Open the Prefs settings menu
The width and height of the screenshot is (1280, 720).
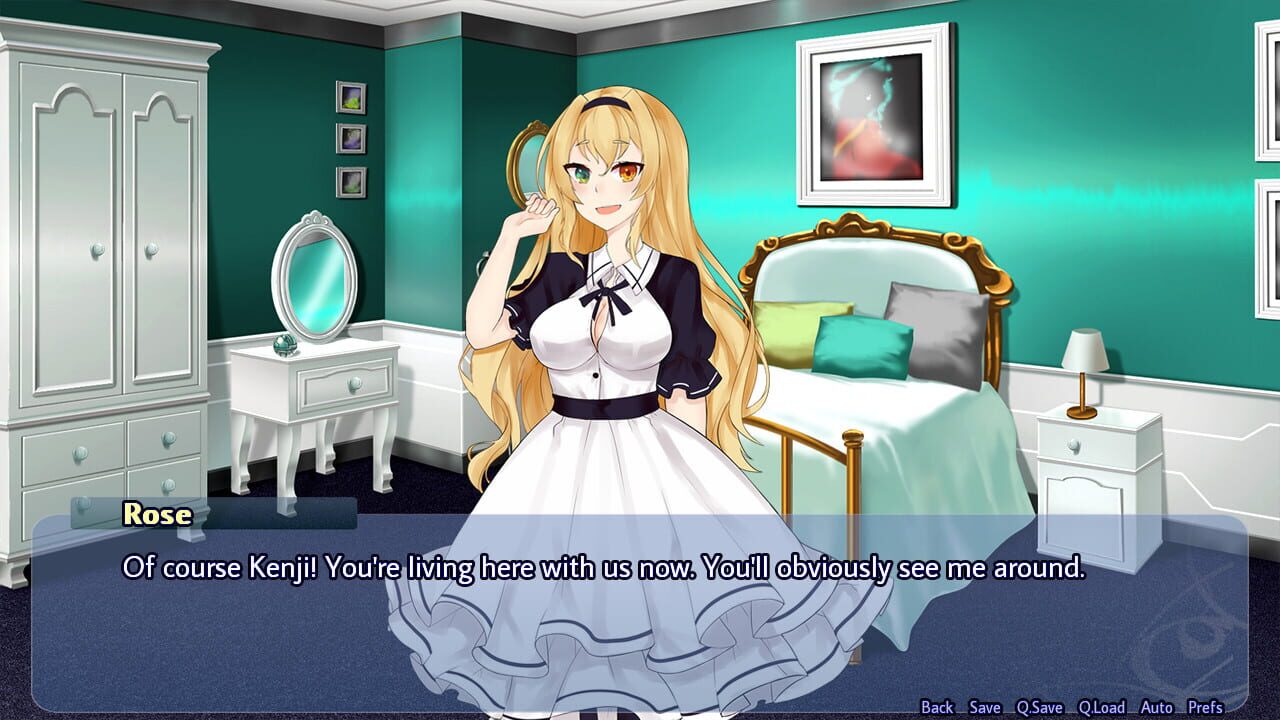tap(1205, 706)
